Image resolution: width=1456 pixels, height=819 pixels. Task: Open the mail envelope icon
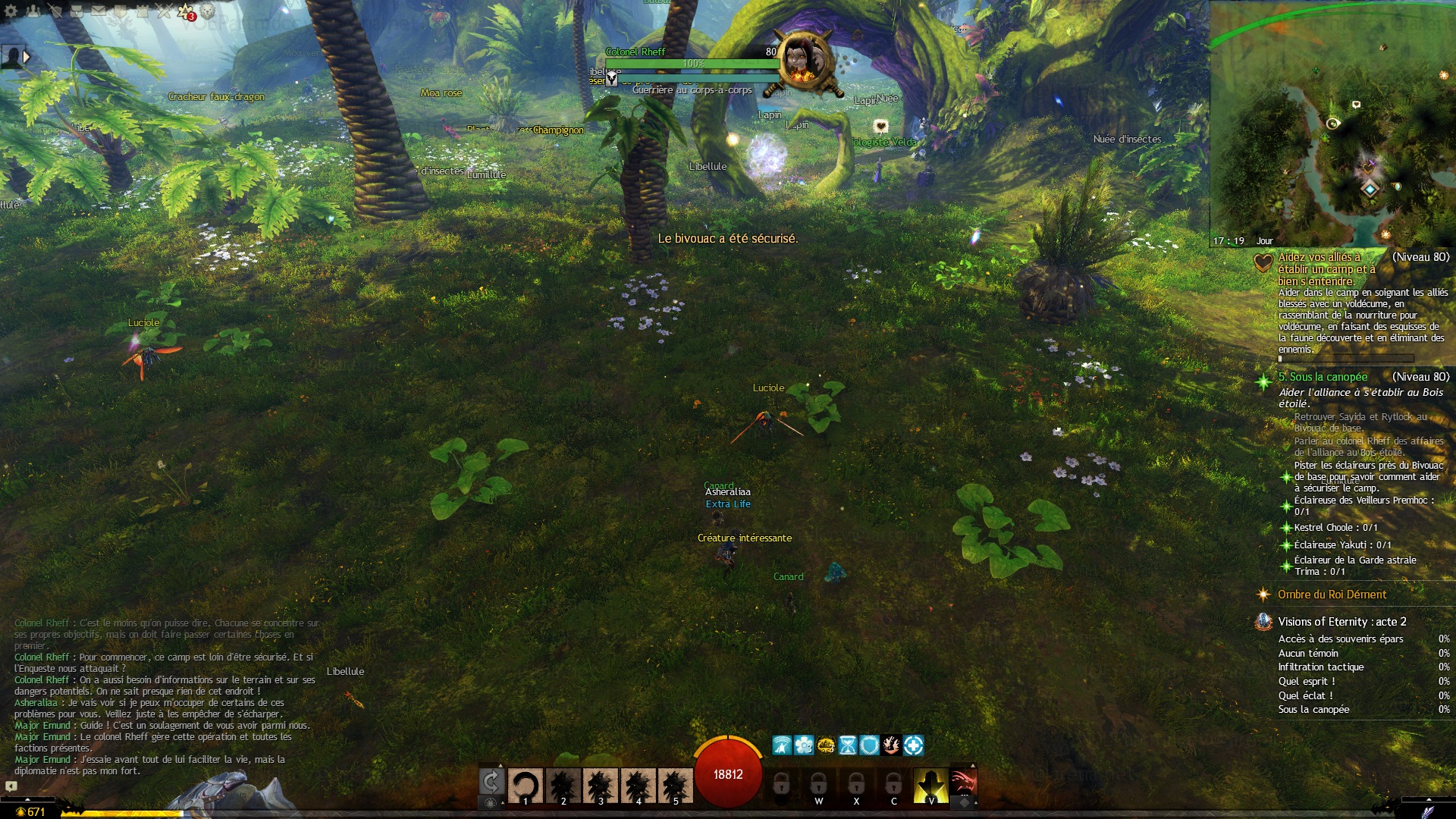click(99, 11)
